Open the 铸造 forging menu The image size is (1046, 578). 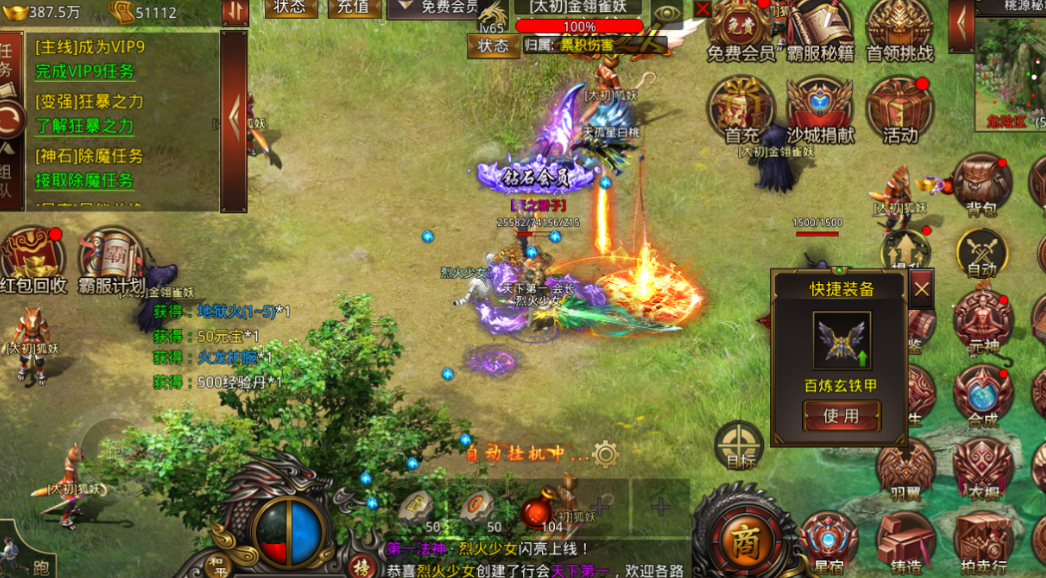coord(906,541)
